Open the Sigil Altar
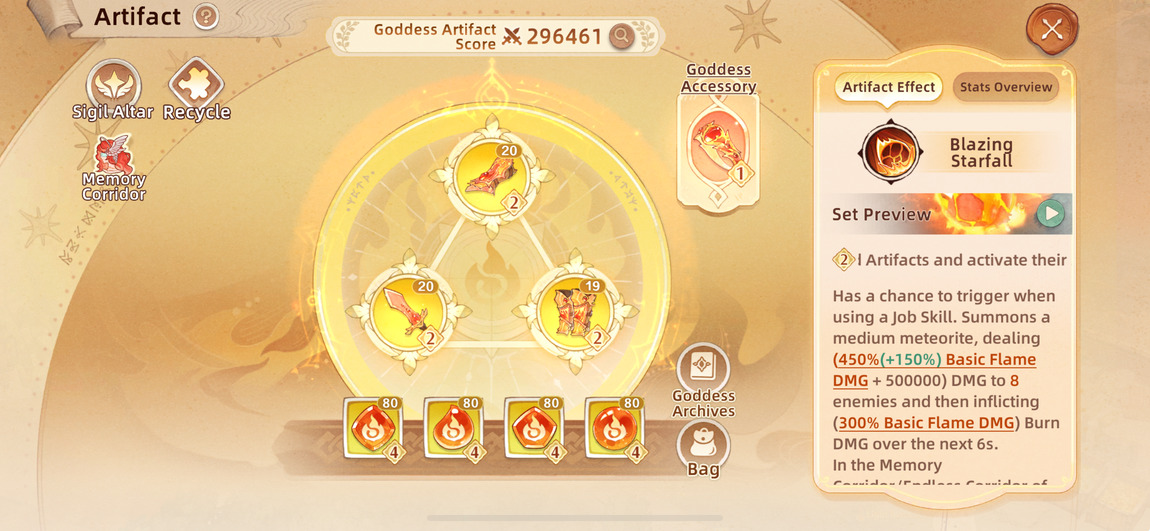The height and width of the screenshot is (531, 1150). tap(113, 88)
